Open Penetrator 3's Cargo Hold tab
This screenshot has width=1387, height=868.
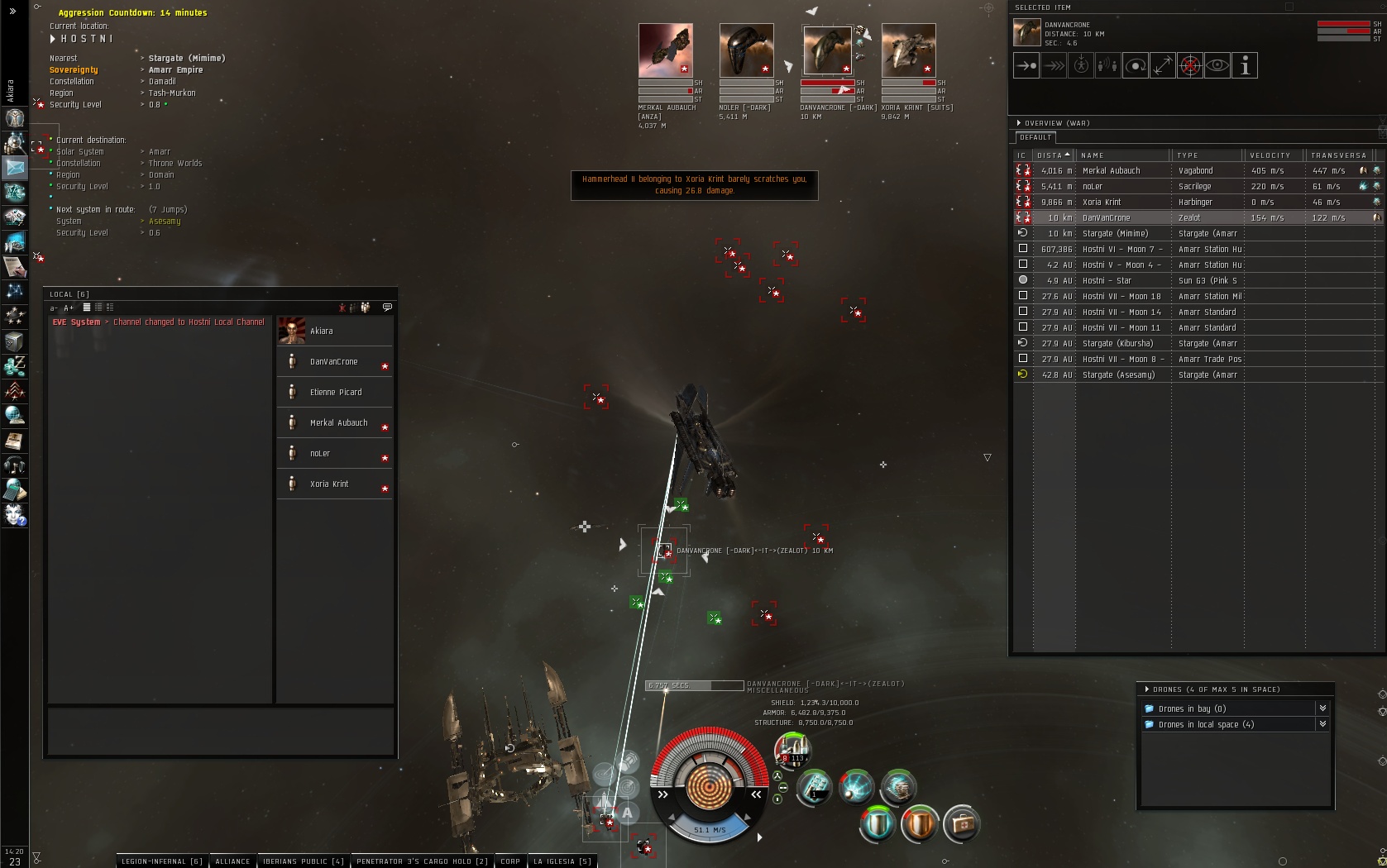(422, 861)
